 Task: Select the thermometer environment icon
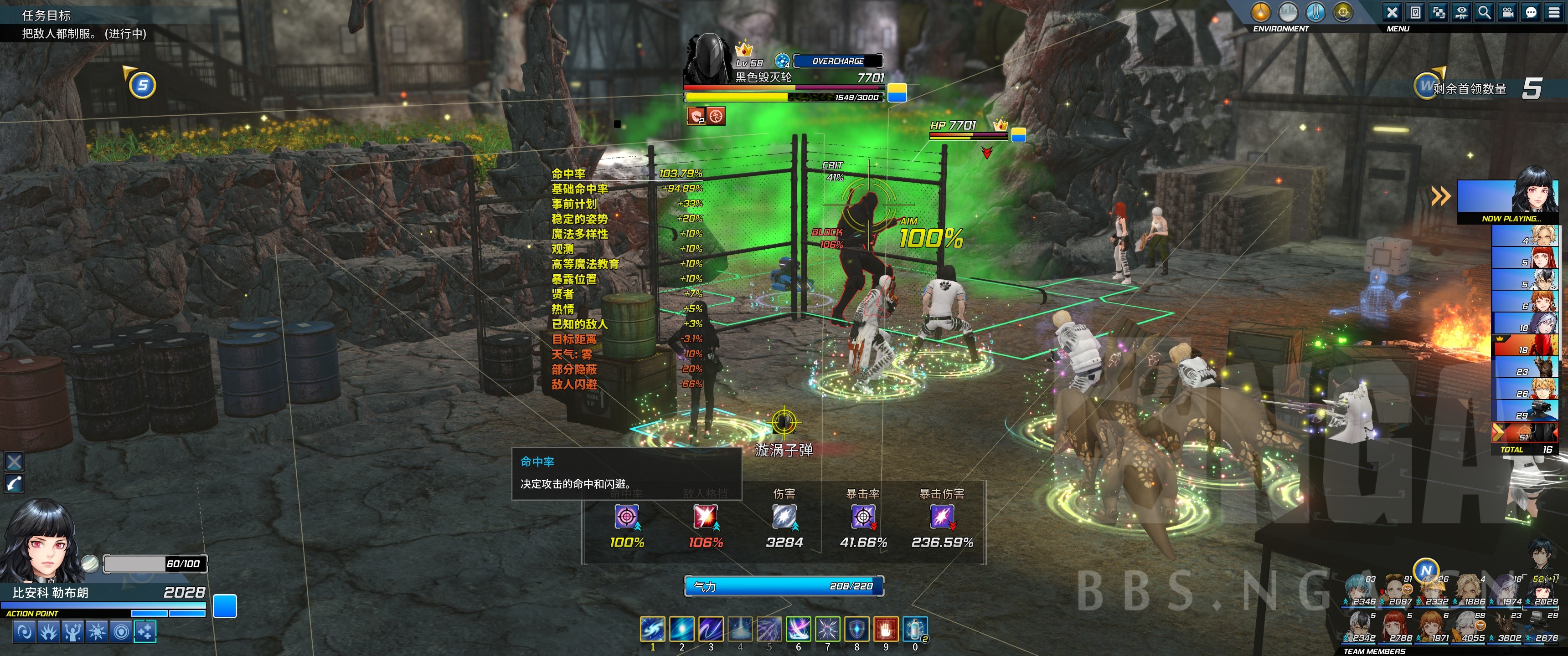coord(1315,12)
